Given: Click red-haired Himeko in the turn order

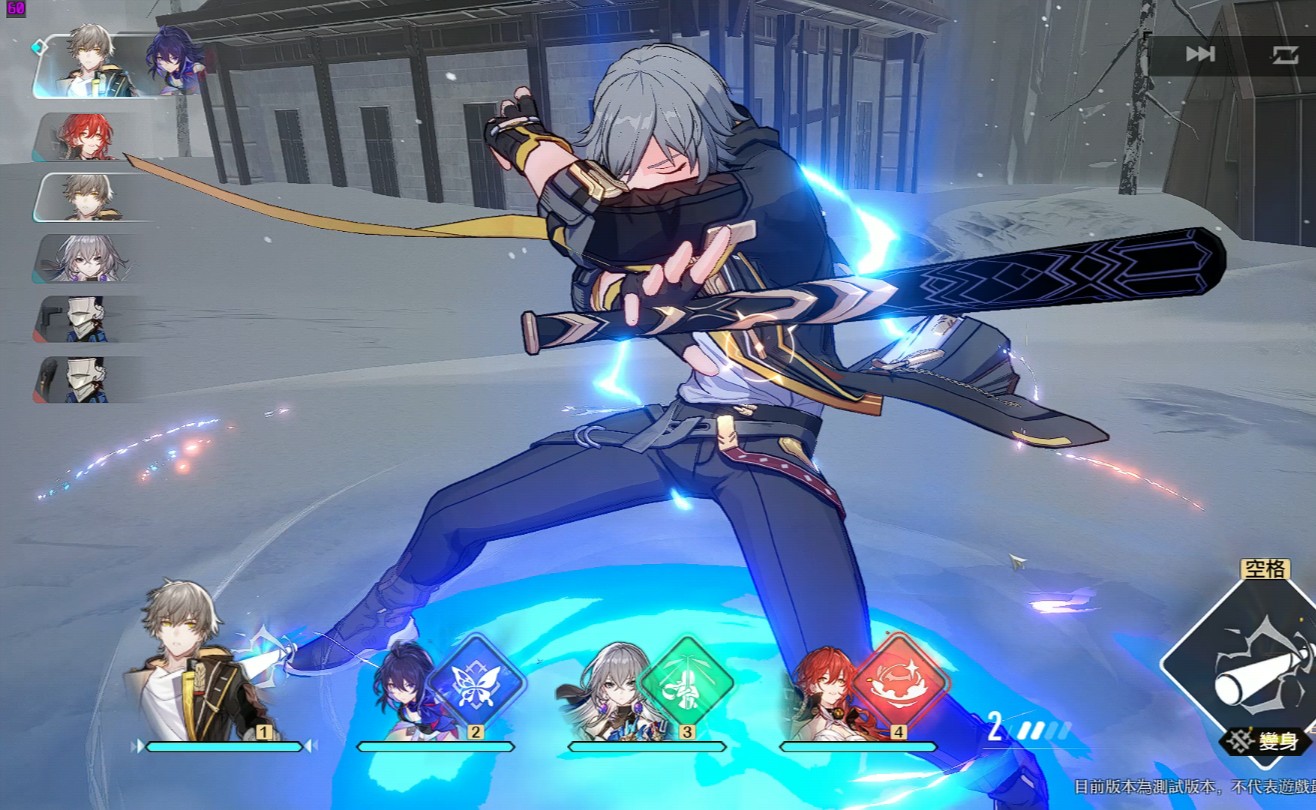Looking at the screenshot, I should click(85, 137).
